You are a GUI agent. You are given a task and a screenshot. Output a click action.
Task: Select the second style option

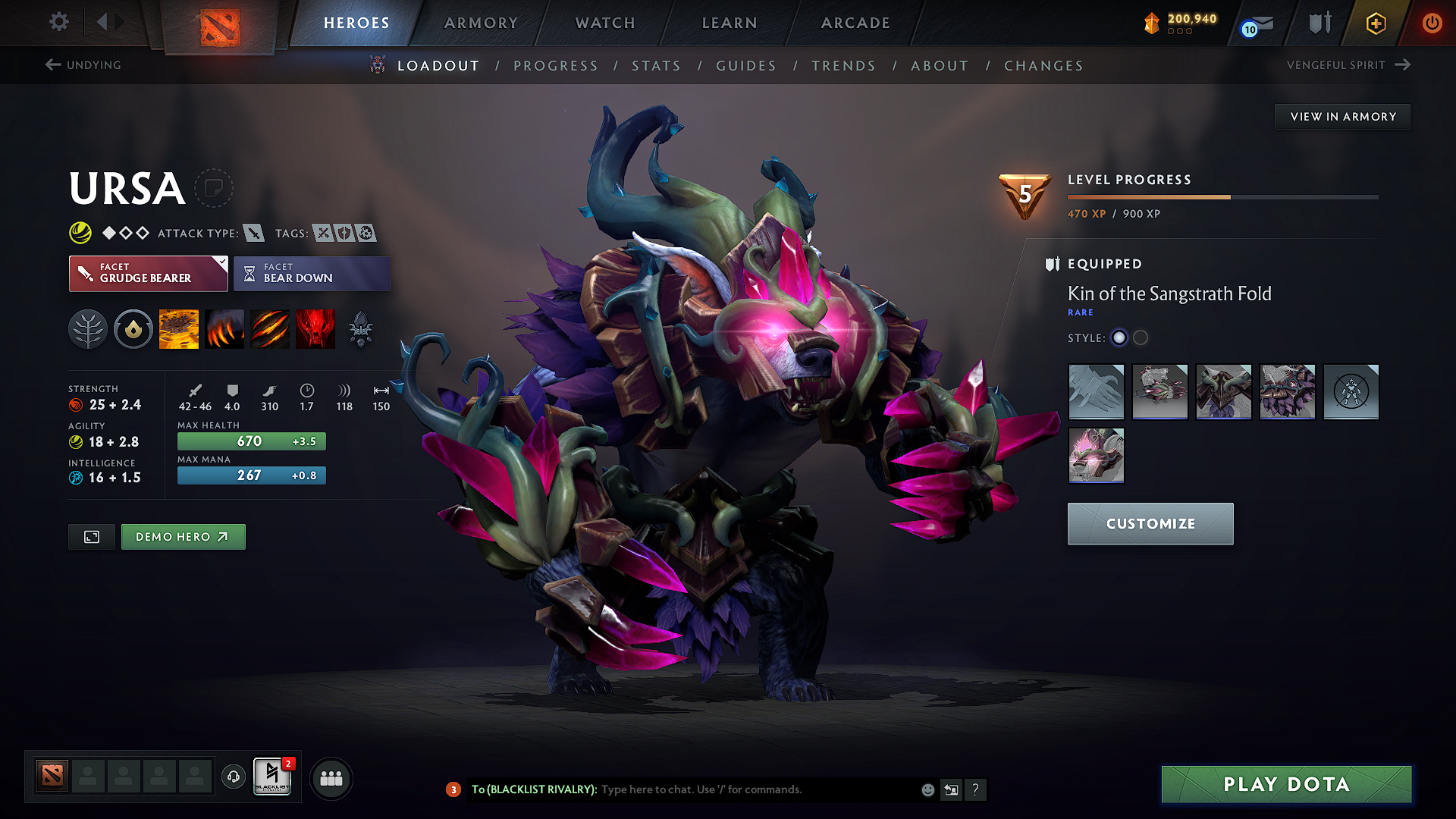1141,338
